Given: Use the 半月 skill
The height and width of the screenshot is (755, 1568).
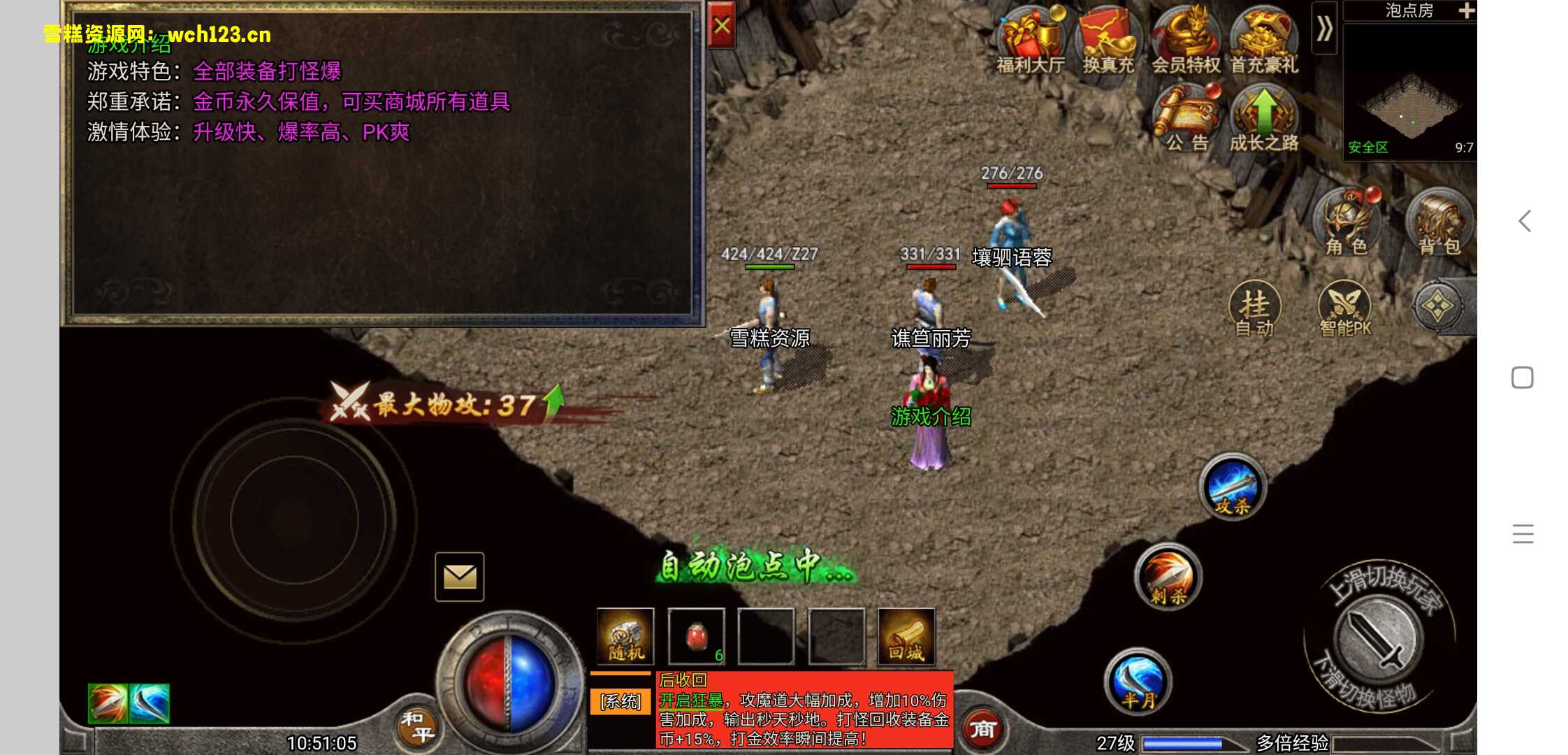Looking at the screenshot, I should click(x=1138, y=681).
